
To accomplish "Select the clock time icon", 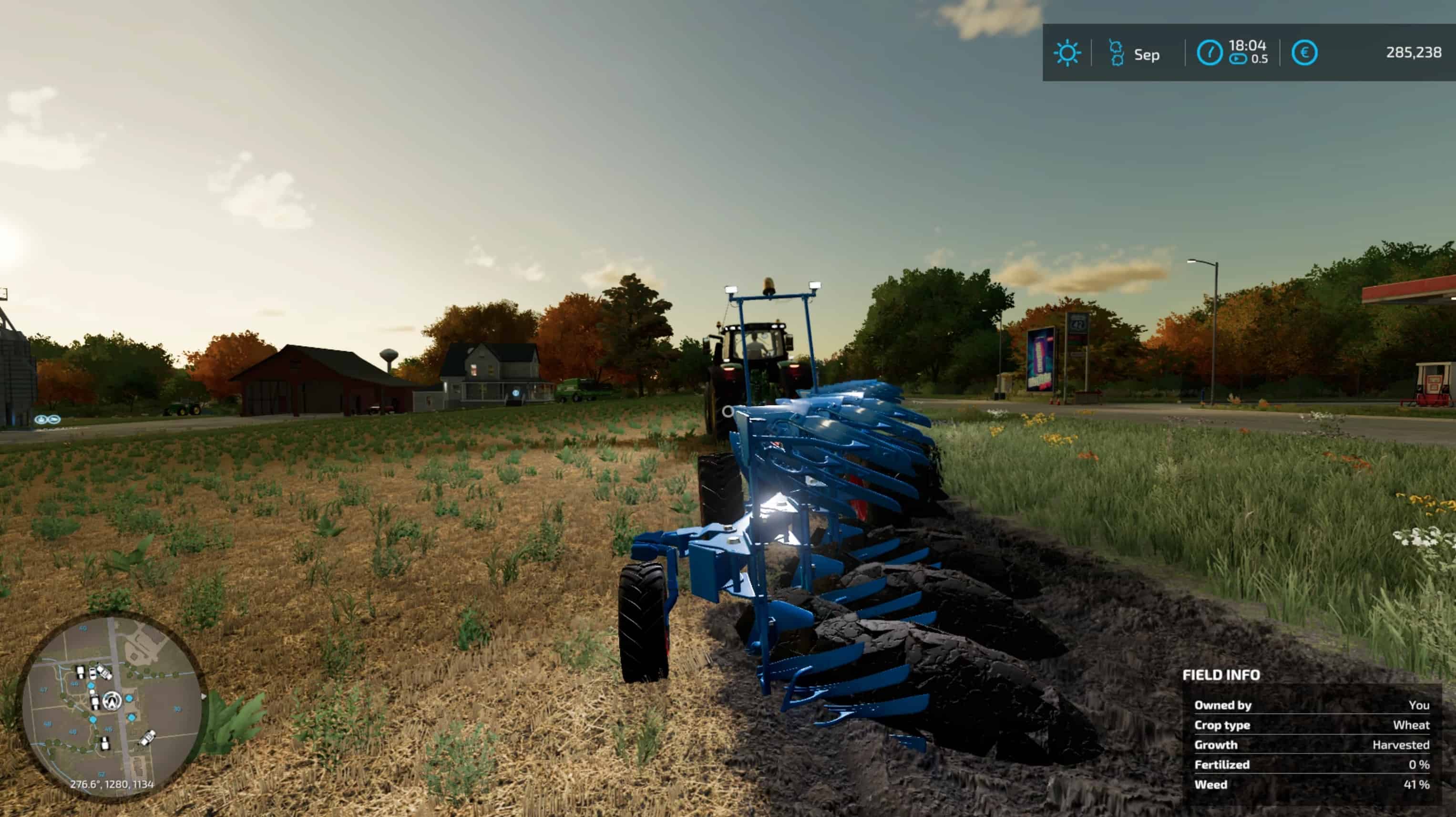I will [x=1209, y=53].
